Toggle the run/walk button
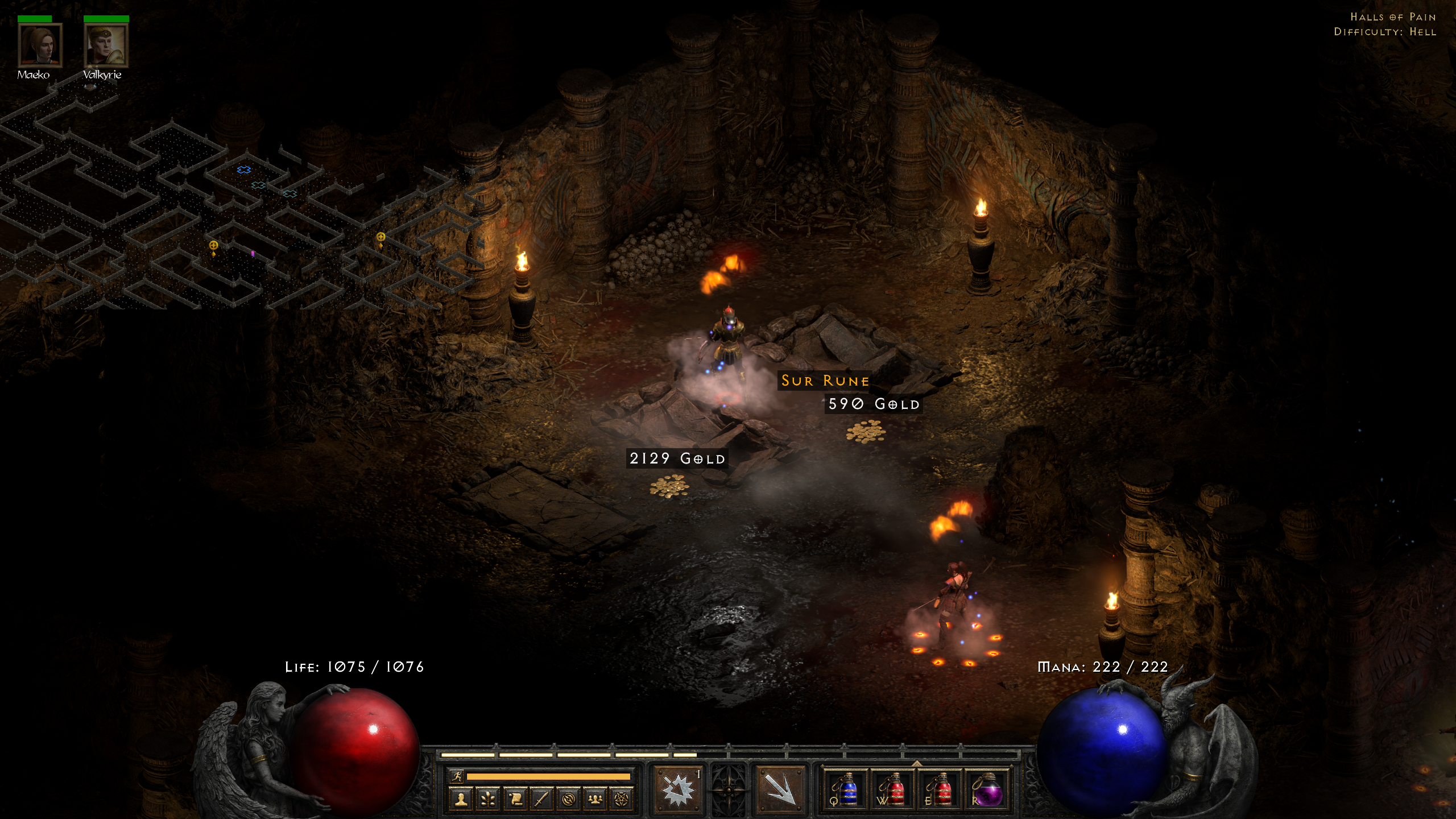Image resolution: width=1456 pixels, height=819 pixels. point(457,776)
